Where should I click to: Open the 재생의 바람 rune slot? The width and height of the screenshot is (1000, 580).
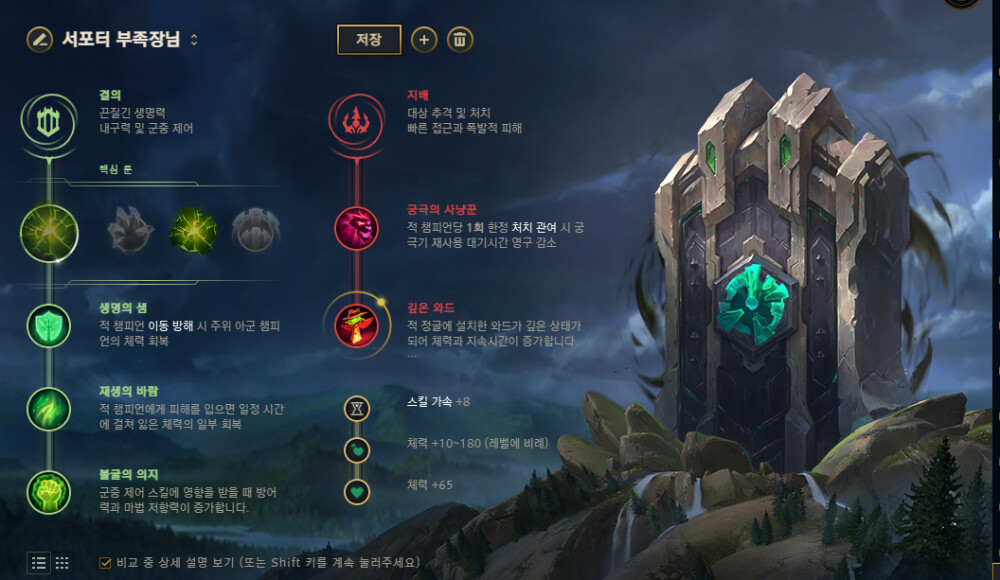click(49, 409)
